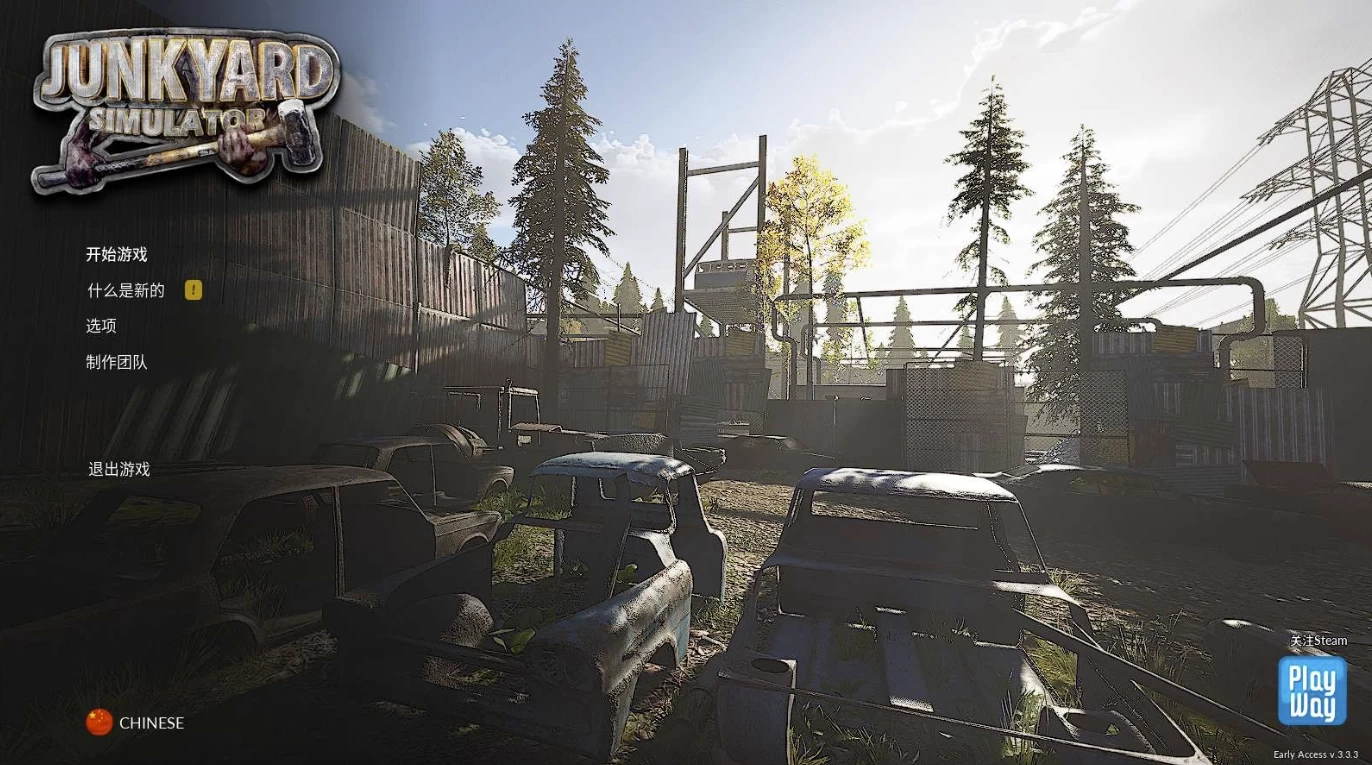View the 制作团队 credits
Screen dimensions: 1372x765
point(116,362)
